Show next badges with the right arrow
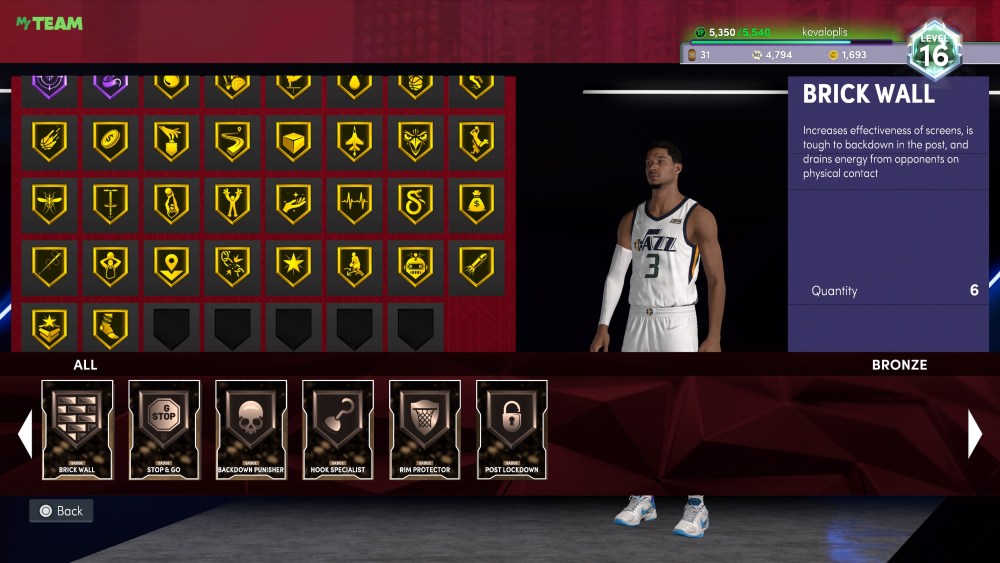The image size is (1000, 563). (x=974, y=434)
